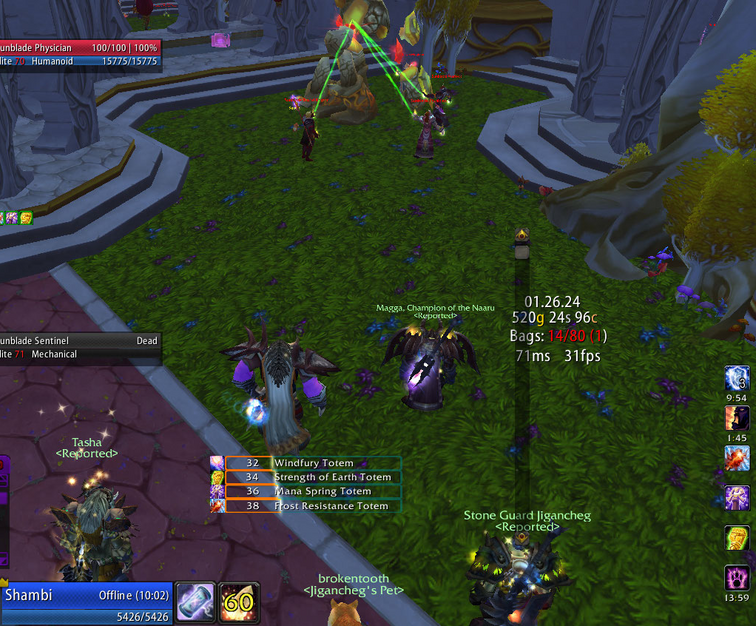Click the Frost Resistance Totem bar

pyautogui.click(x=312, y=506)
